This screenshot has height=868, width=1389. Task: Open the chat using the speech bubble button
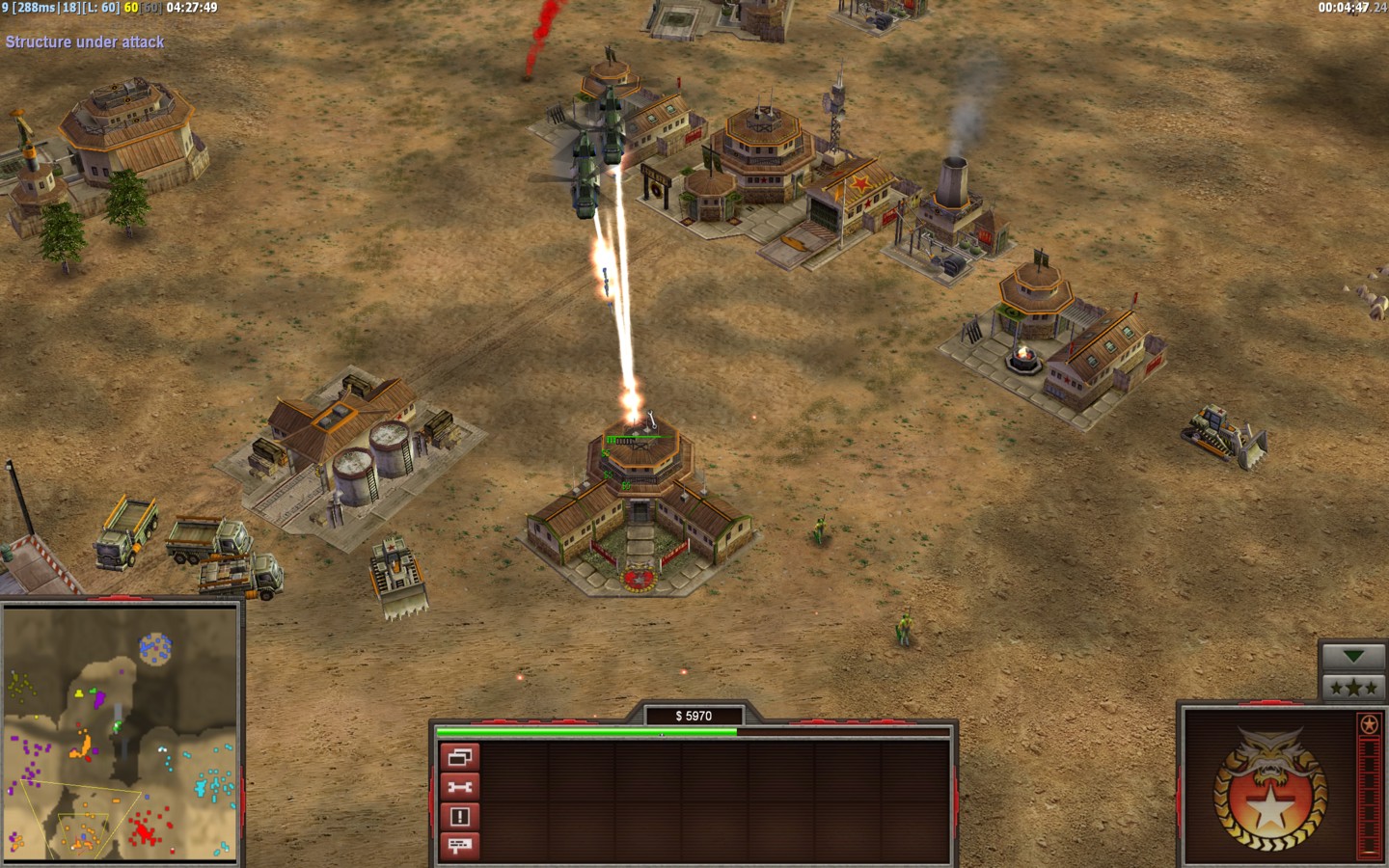[x=459, y=846]
